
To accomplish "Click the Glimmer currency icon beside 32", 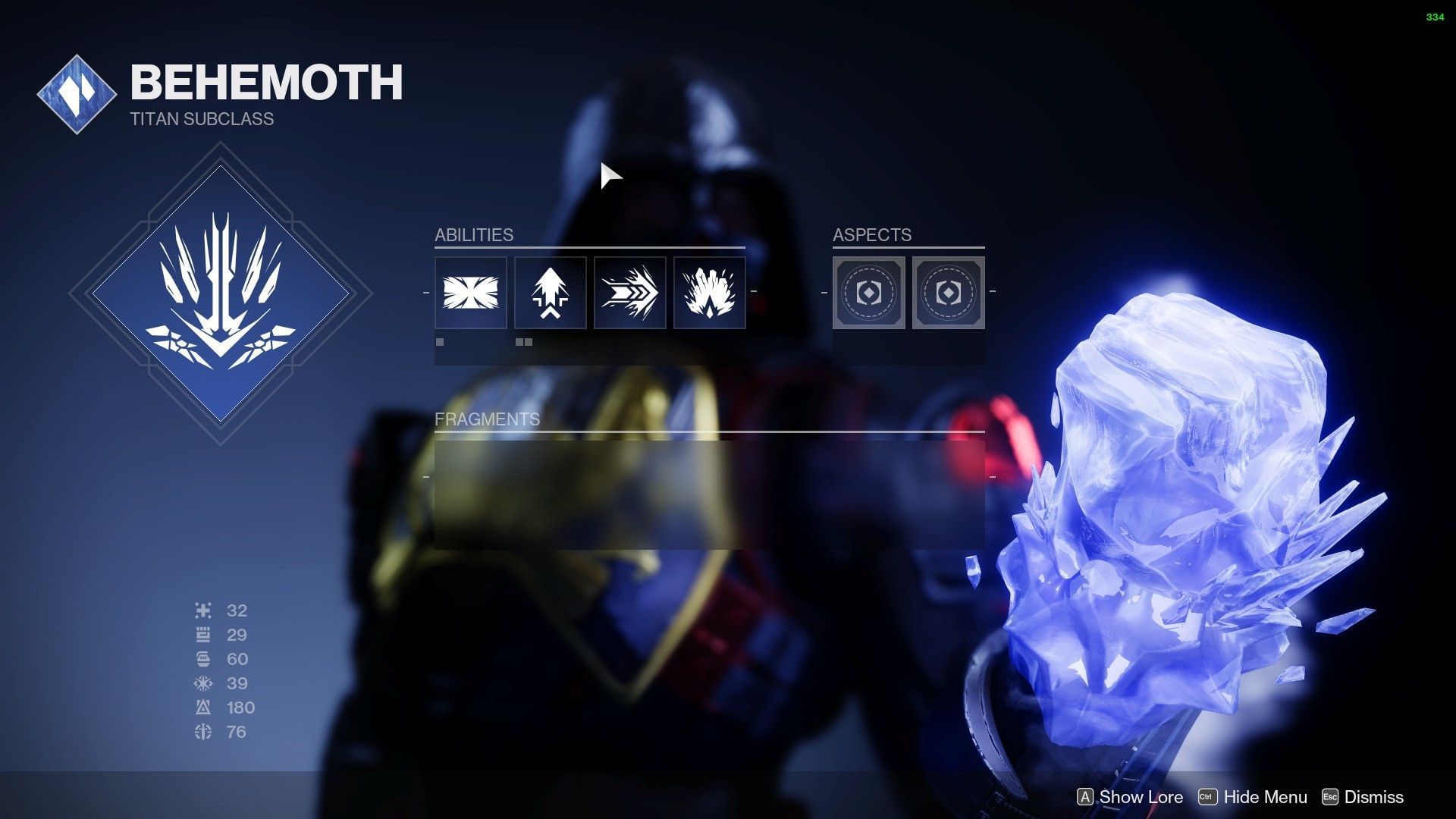I will [x=202, y=611].
